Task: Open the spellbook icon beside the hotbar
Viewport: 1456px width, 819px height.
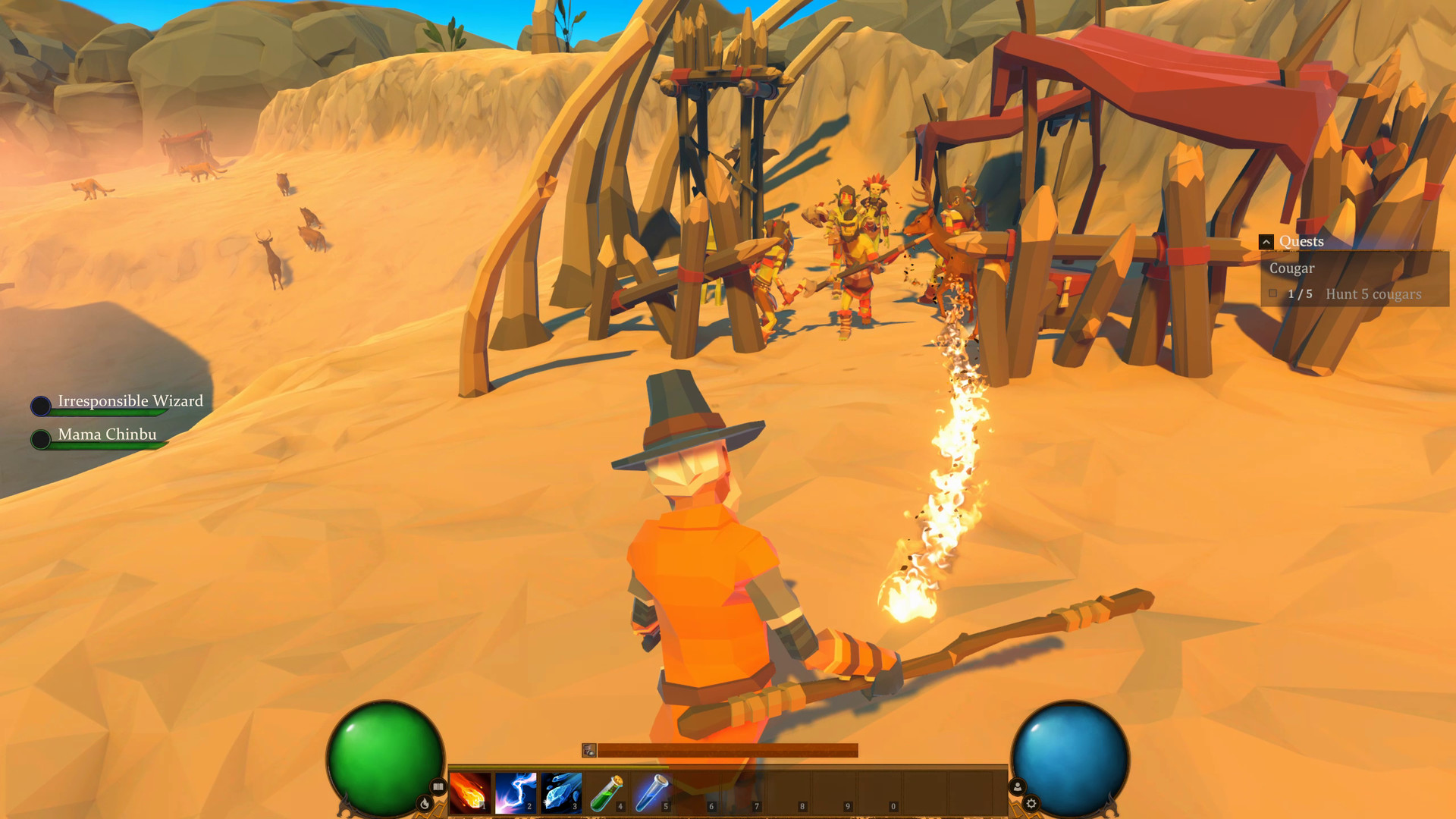Action: pyautogui.click(x=438, y=787)
